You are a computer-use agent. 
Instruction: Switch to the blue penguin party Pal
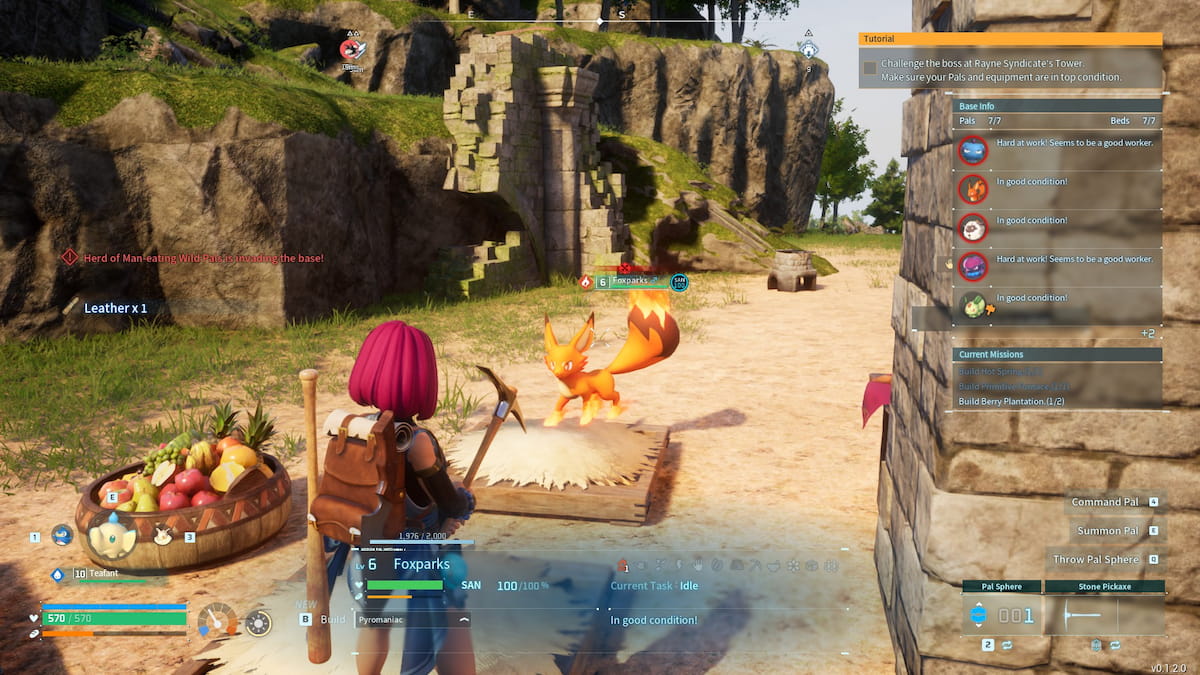(62, 535)
